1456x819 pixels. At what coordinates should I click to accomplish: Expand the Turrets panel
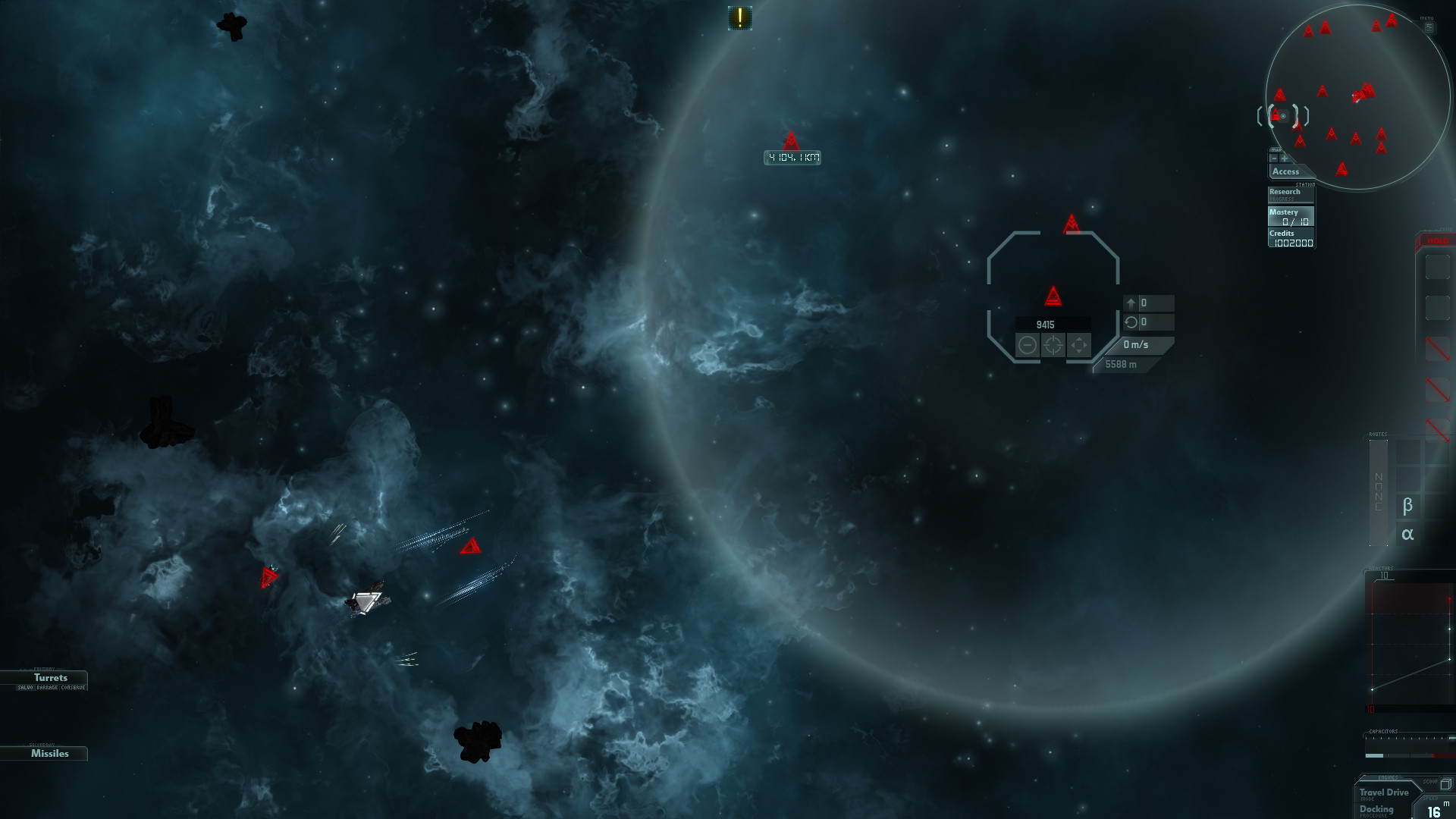[50, 677]
